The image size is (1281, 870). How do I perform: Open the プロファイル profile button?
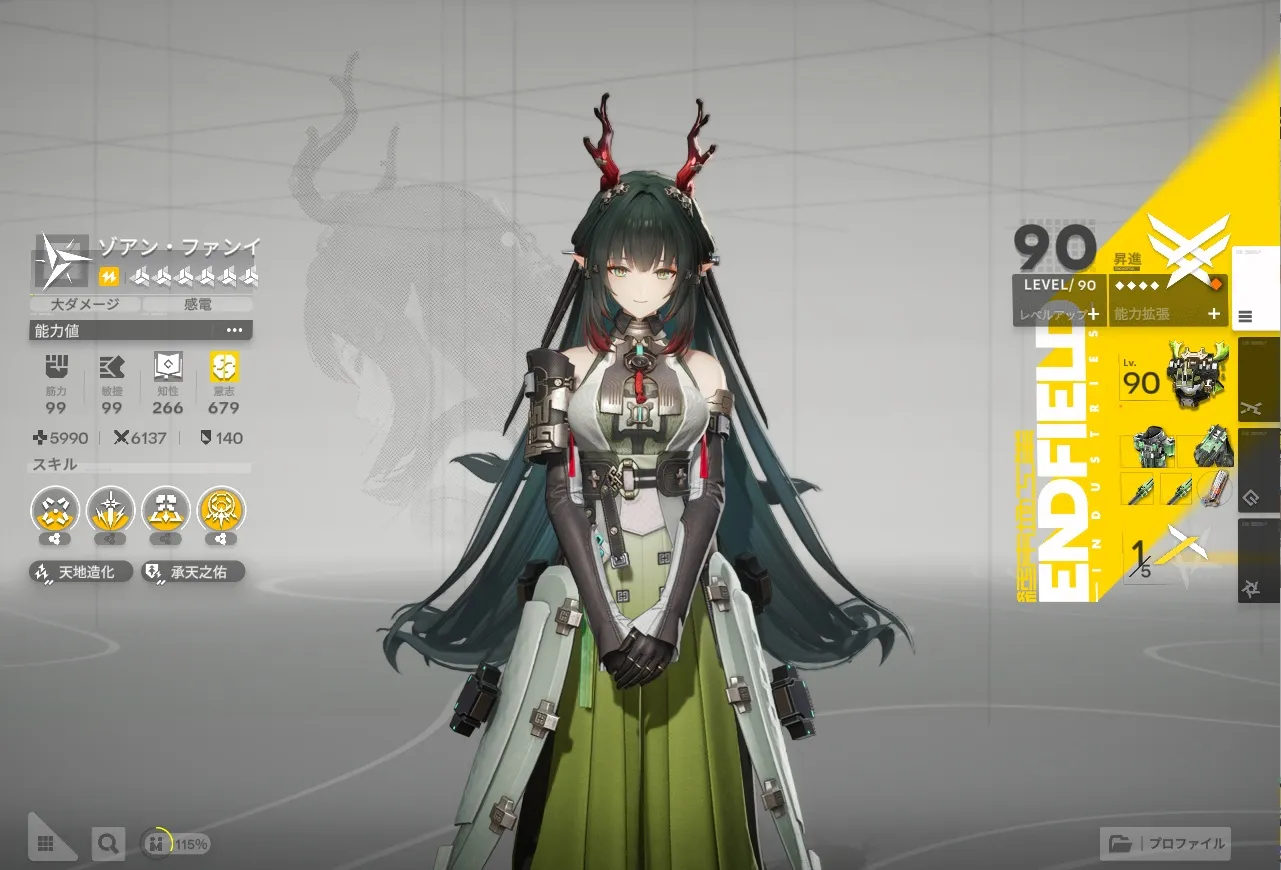pos(1166,843)
